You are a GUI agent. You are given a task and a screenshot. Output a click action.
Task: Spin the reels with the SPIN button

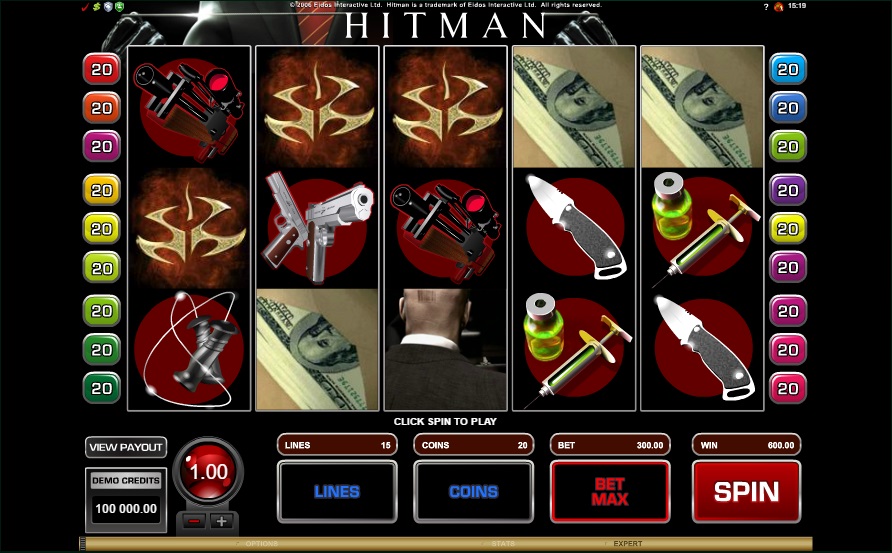coord(746,491)
